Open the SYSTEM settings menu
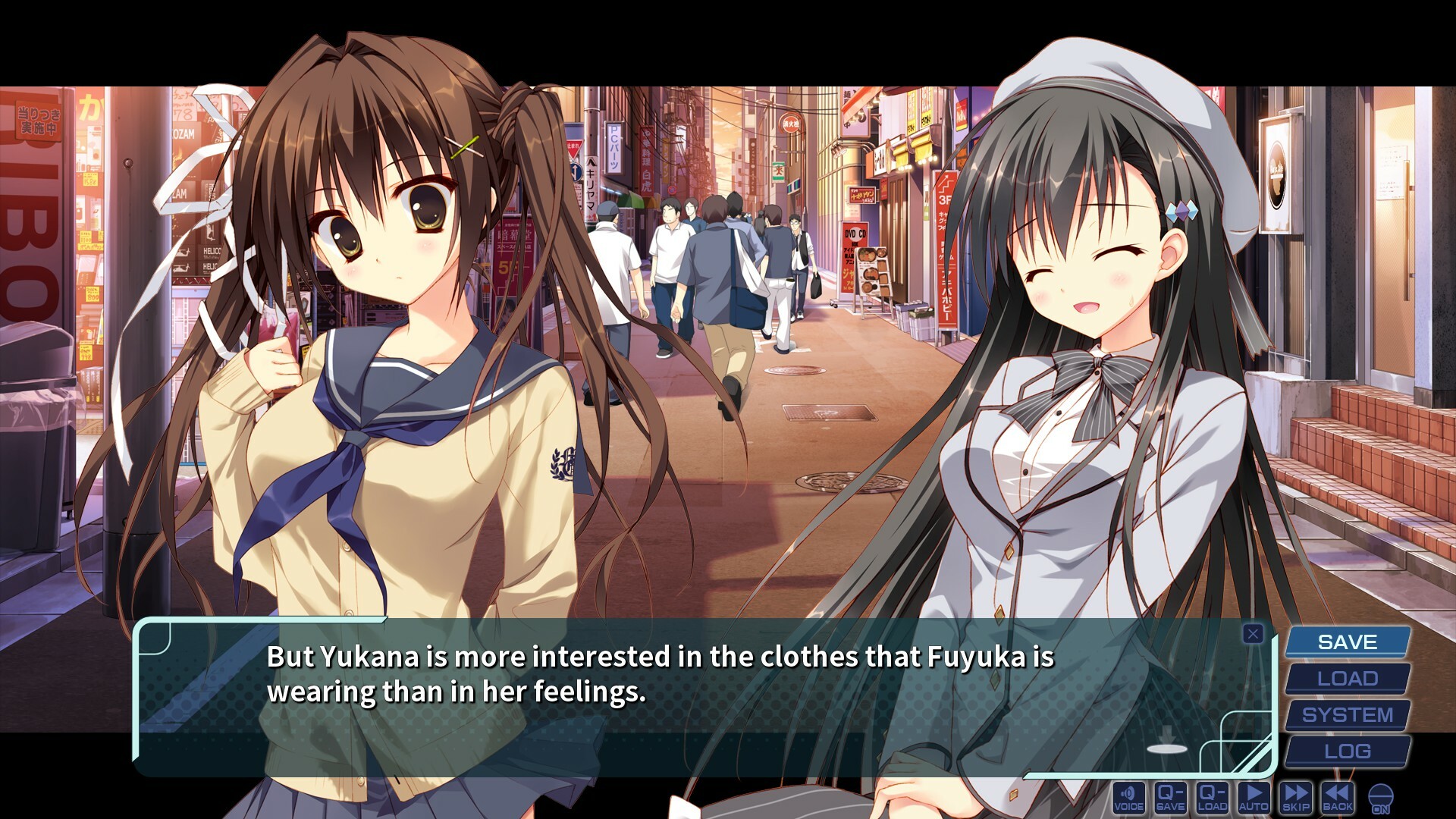The width and height of the screenshot is (1456, 819). click(x=1347, y=714)
